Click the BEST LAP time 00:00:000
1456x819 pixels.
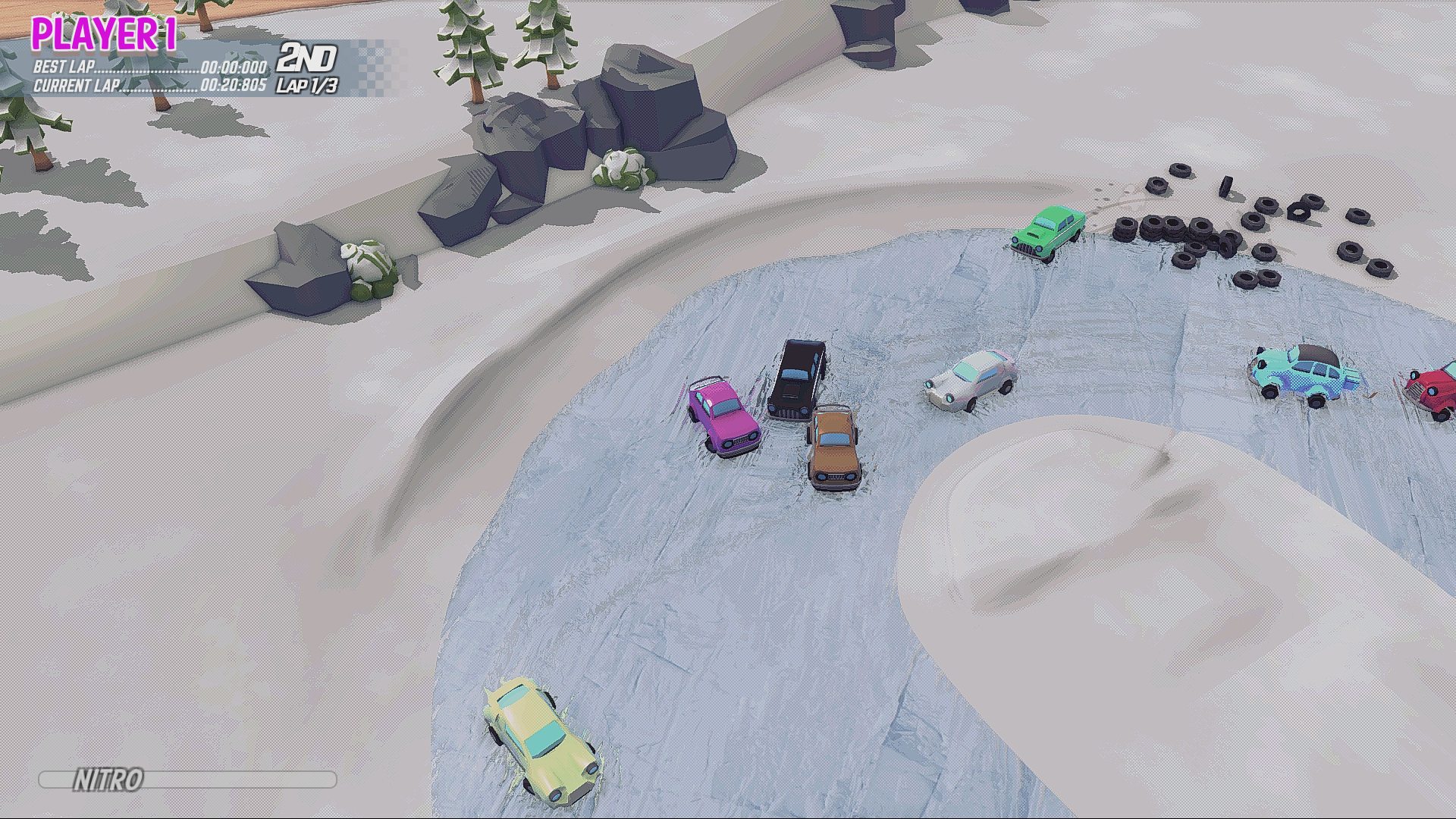pos(236,68)
